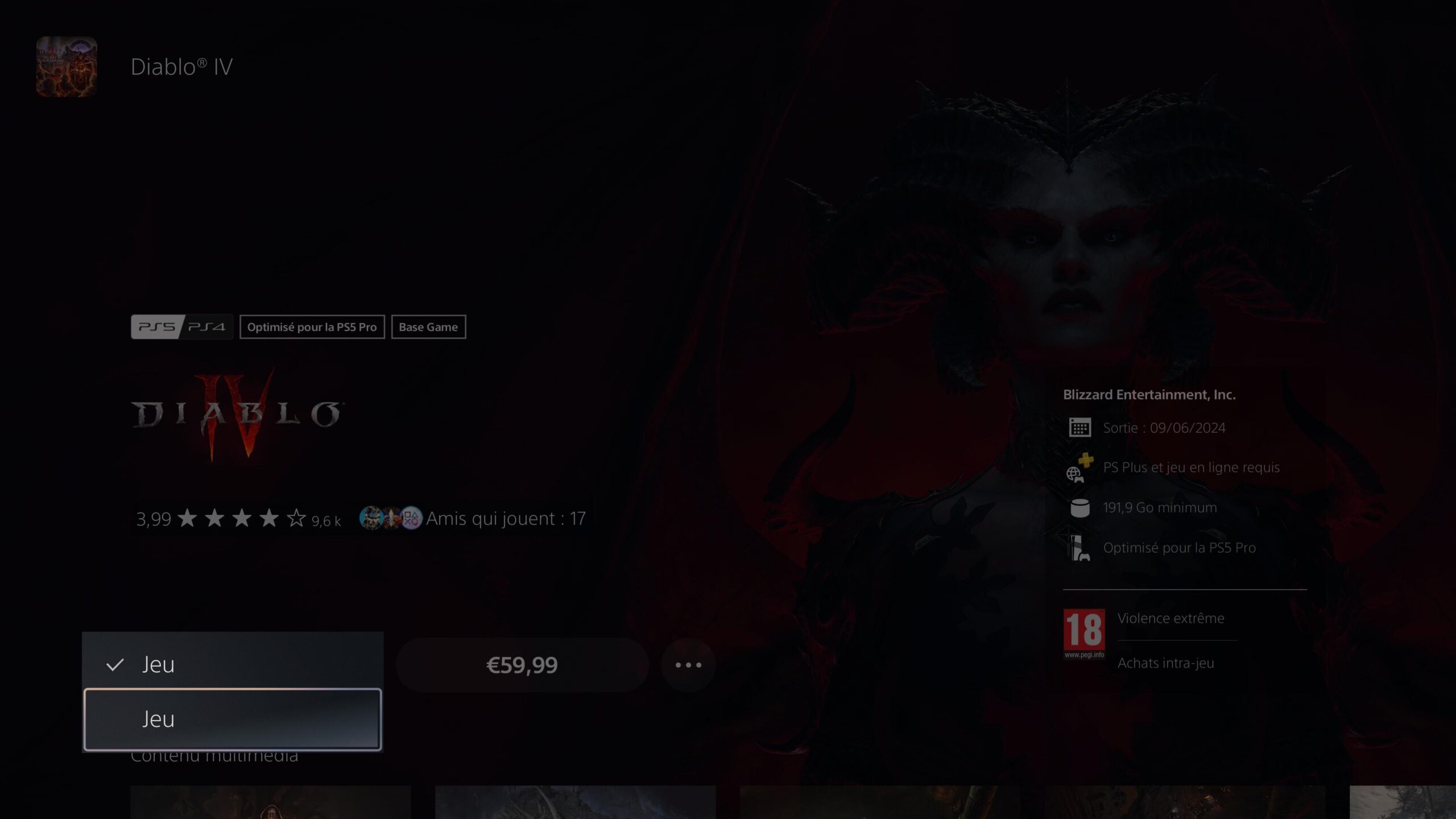Click the €59,99 purchase button
The height and width of the screenshot is (819, 1456).
(522, 664)
